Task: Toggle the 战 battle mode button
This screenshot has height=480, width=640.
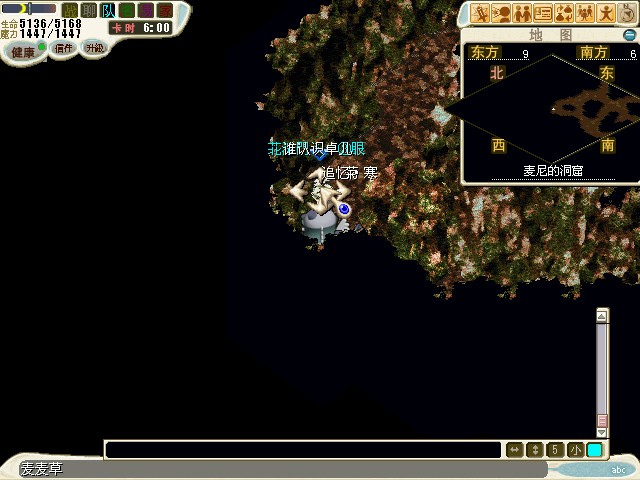Action: coord(69,9)
